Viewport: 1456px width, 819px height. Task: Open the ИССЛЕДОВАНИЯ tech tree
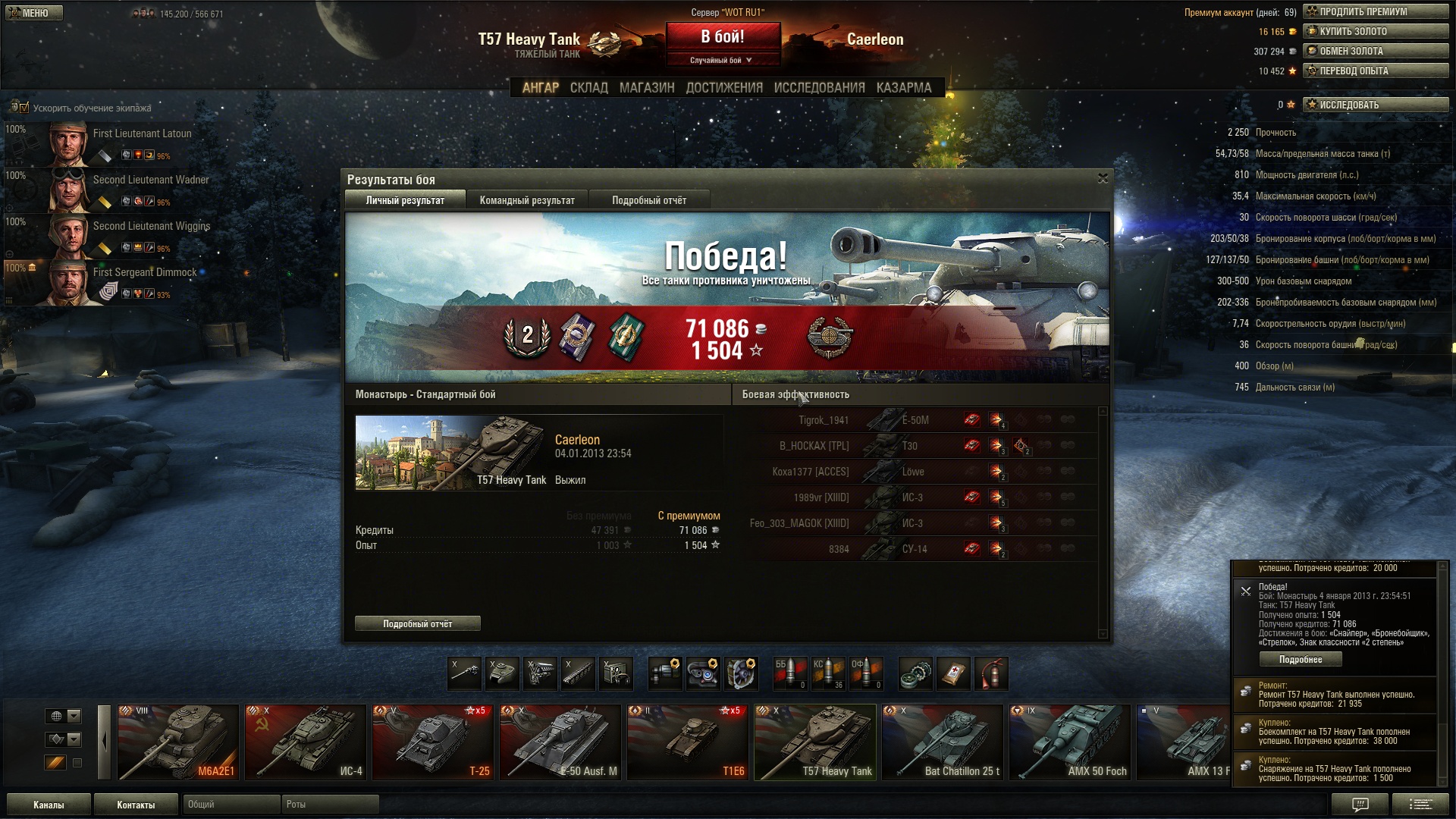point(819,88)
